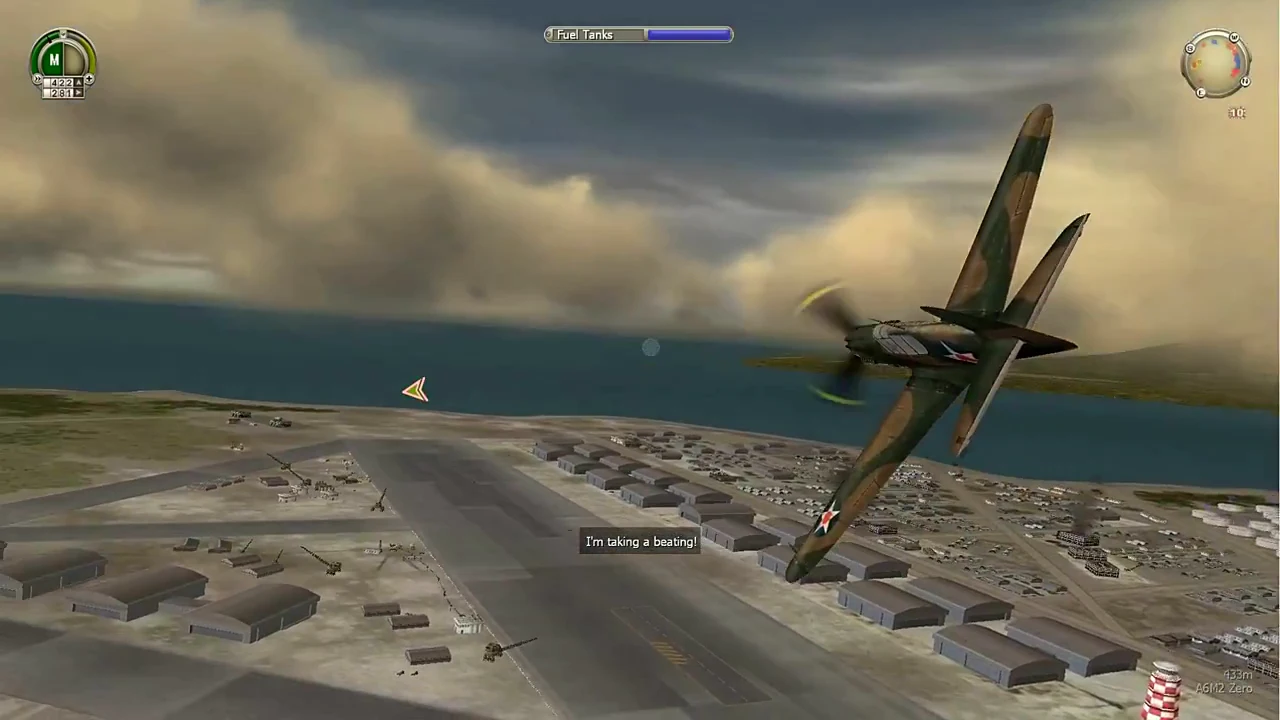Click the flashing 10 ammo counter below the minimap
The height and width of the screenshot is (720, 1280).
pyautogui.click(x=1236, y=112)
